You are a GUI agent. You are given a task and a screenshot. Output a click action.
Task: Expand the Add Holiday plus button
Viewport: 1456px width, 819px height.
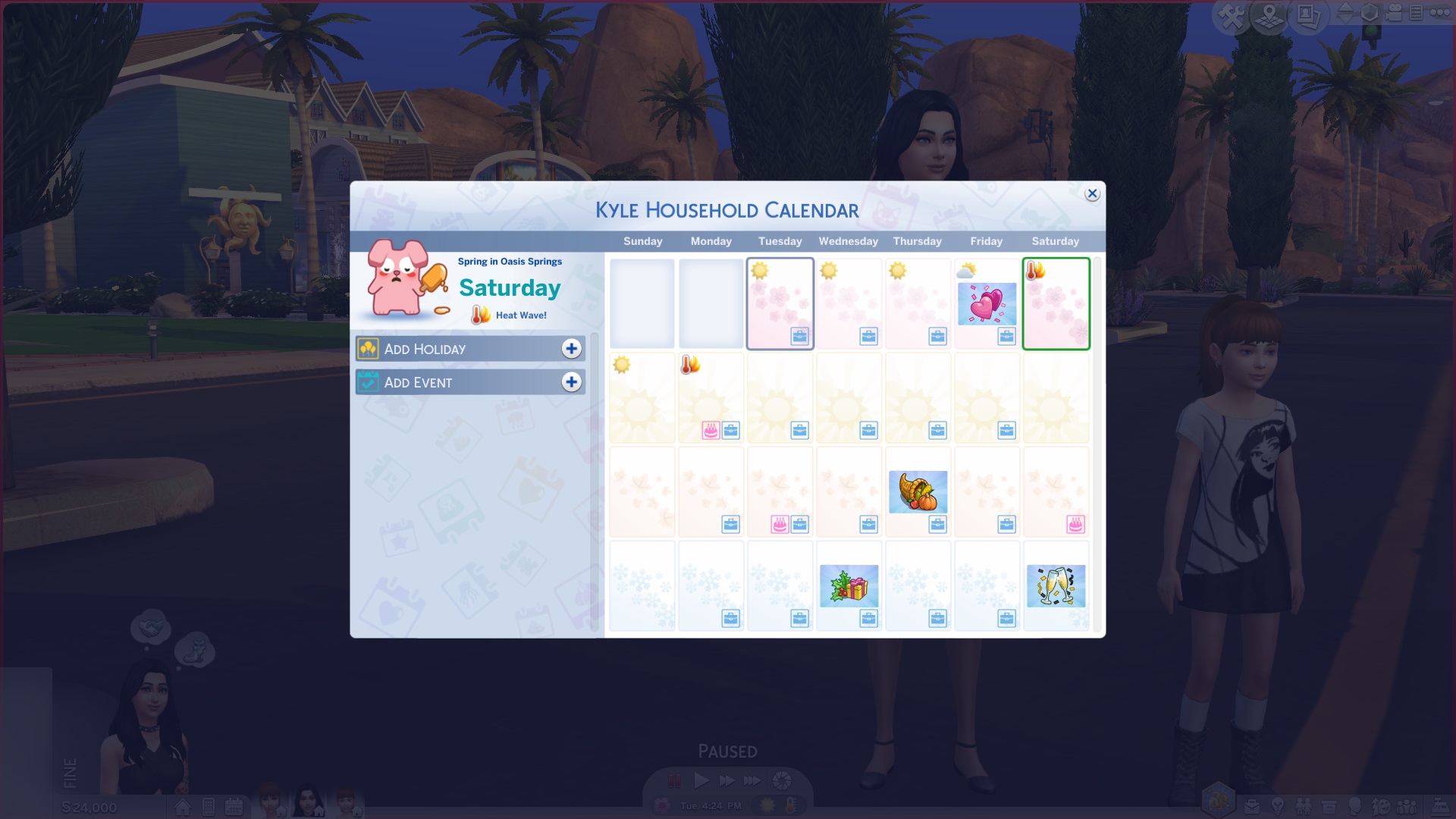click(573, 349)
